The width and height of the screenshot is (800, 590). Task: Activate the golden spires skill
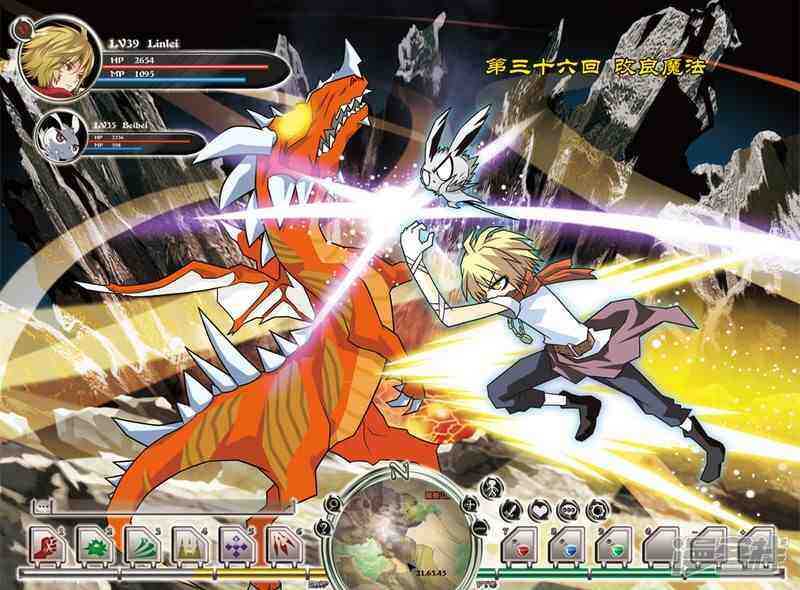coord(189,546)
